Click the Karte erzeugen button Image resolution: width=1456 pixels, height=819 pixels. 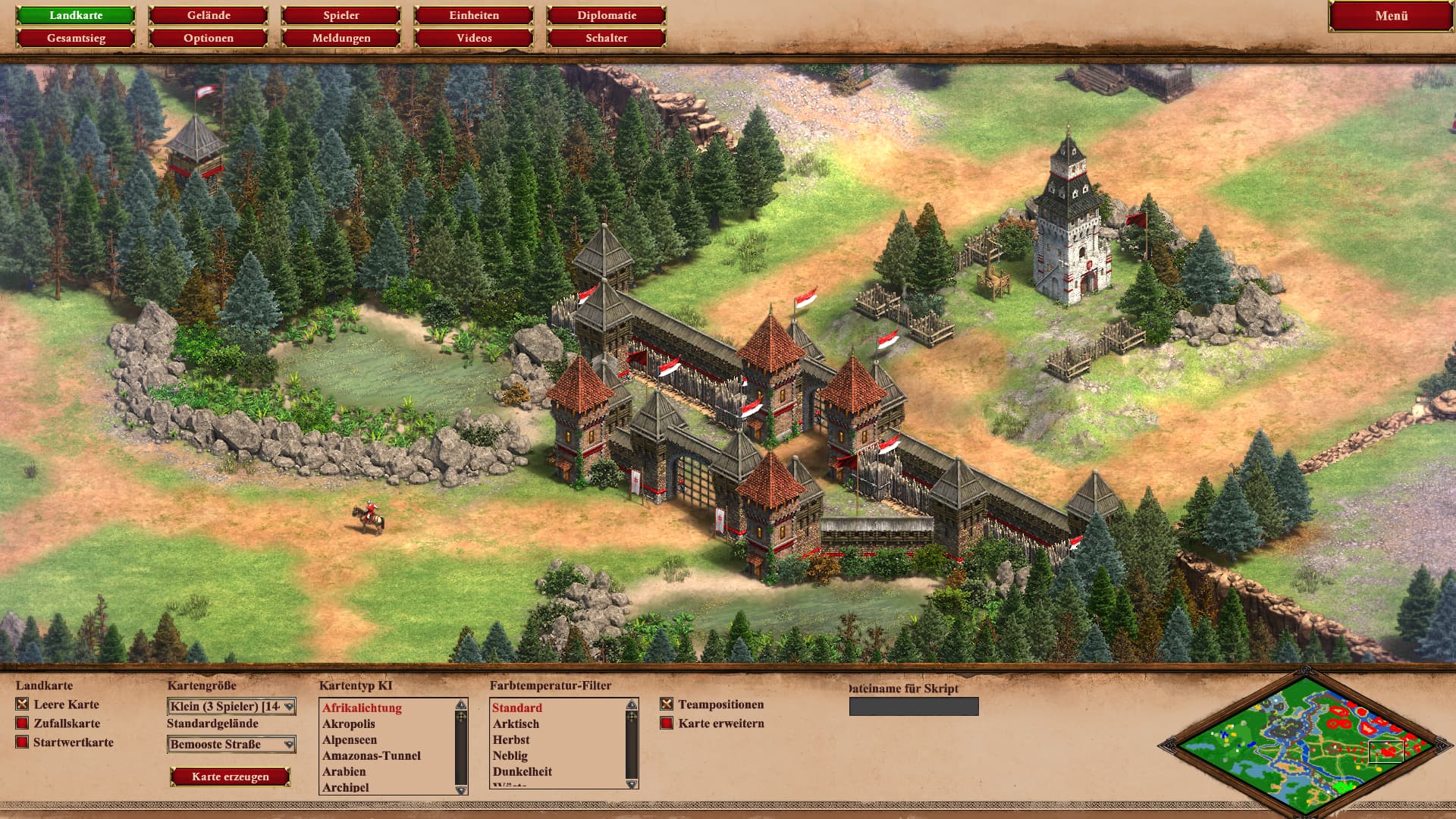[x=231, y=777]
